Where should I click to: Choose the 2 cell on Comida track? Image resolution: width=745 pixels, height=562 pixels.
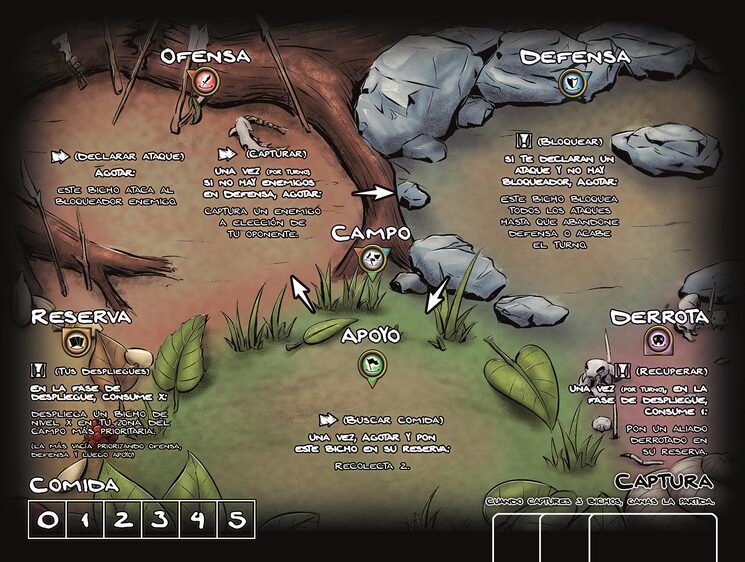click(122, 519)
